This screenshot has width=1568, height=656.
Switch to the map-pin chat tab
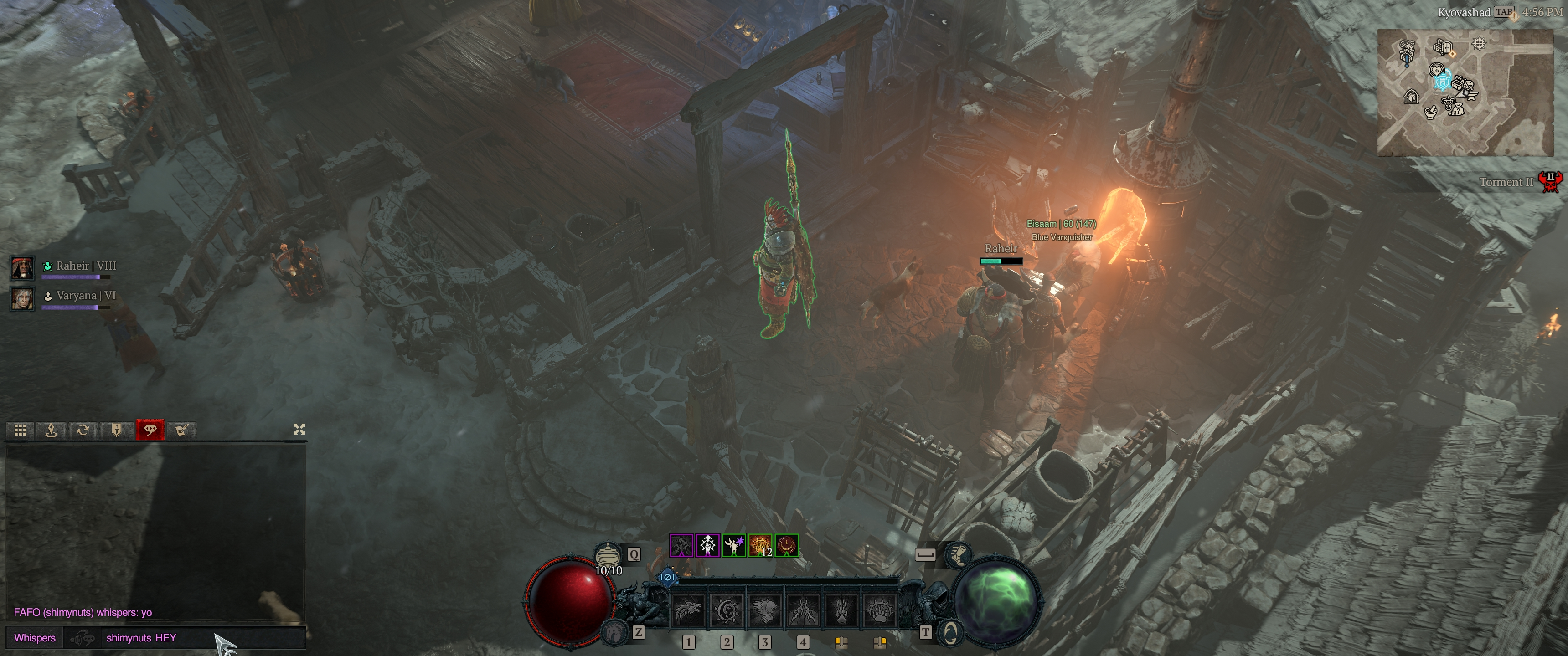click(52, 430)
